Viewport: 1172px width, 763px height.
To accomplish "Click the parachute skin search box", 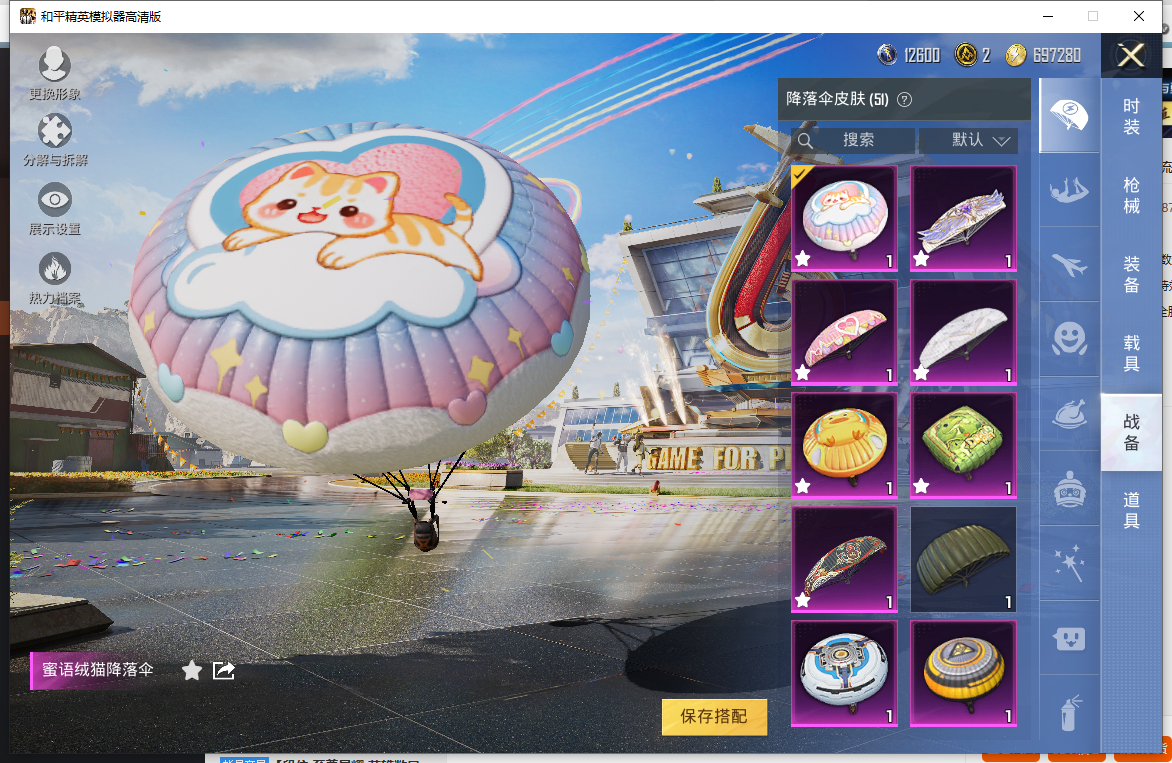I will [856, 140].
